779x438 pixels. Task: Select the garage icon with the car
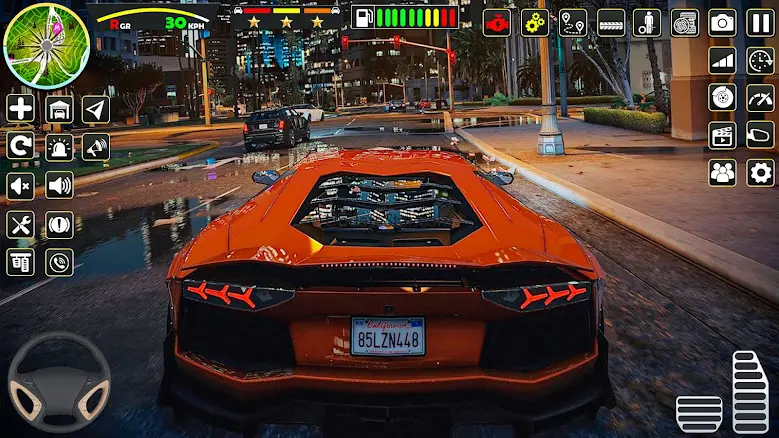pos(59,109)
